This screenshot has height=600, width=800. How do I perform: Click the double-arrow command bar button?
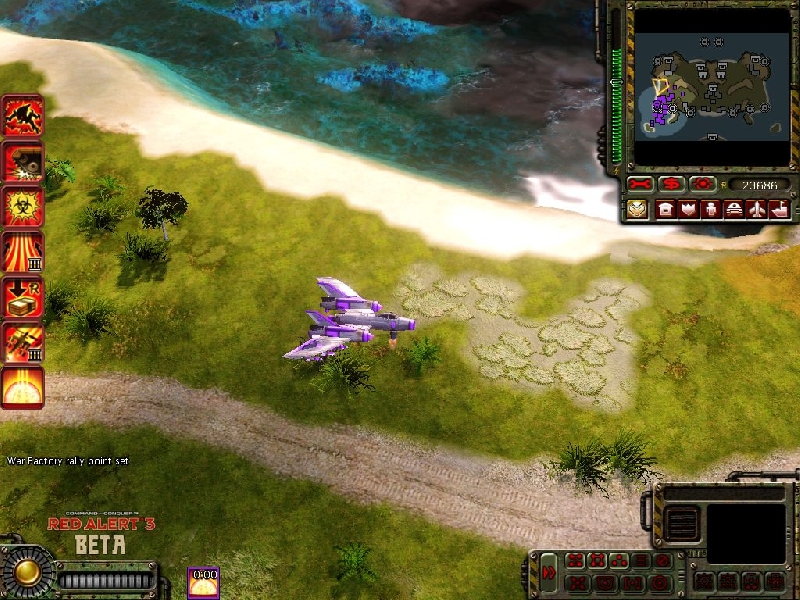click(x=549, y=573)
